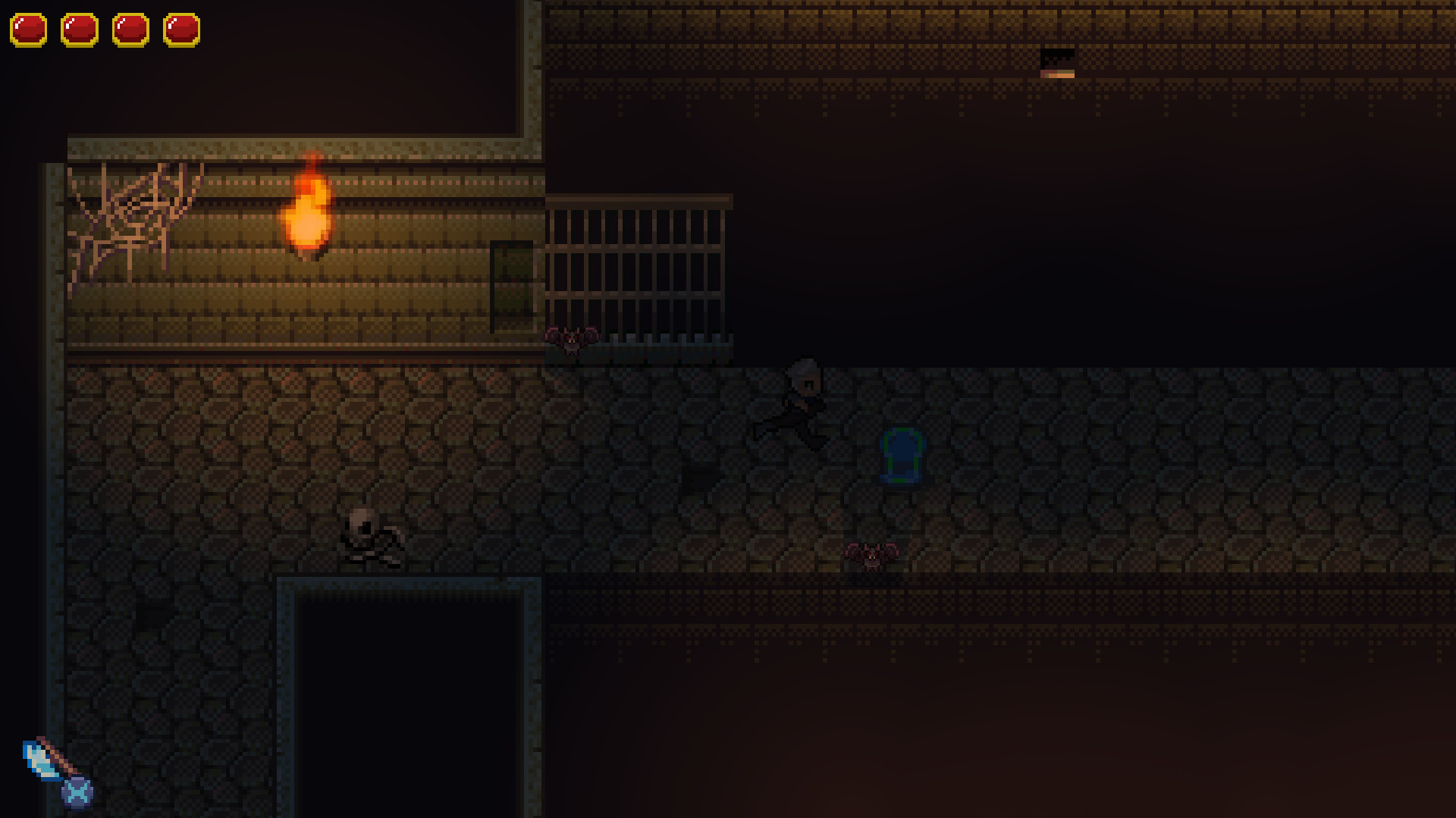Click the trapdoor hatch at the top right
The width and height of the screenshot is (1456, 818).
coord(1059,64)
